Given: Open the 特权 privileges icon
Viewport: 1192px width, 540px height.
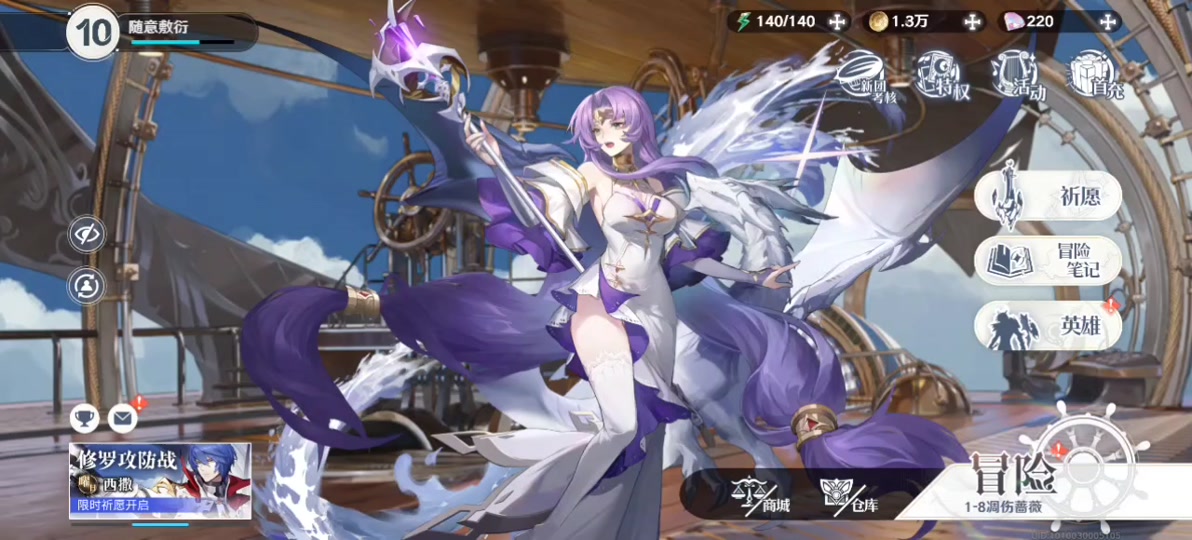Looking at the screenshot, I should pos(942,74).
